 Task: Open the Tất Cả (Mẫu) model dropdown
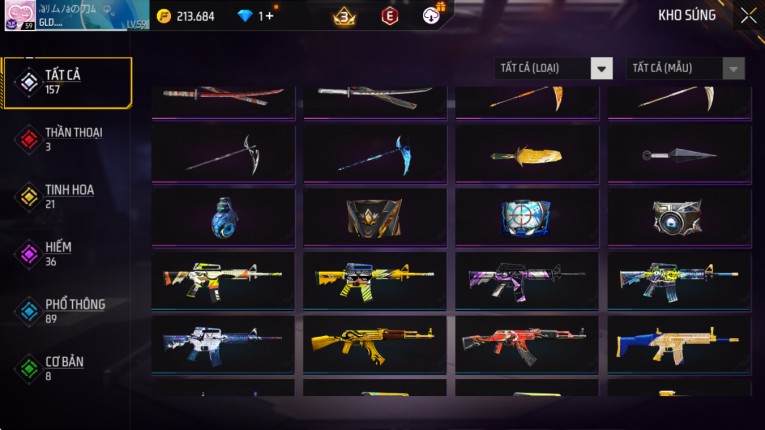click(x=685, y=68)
